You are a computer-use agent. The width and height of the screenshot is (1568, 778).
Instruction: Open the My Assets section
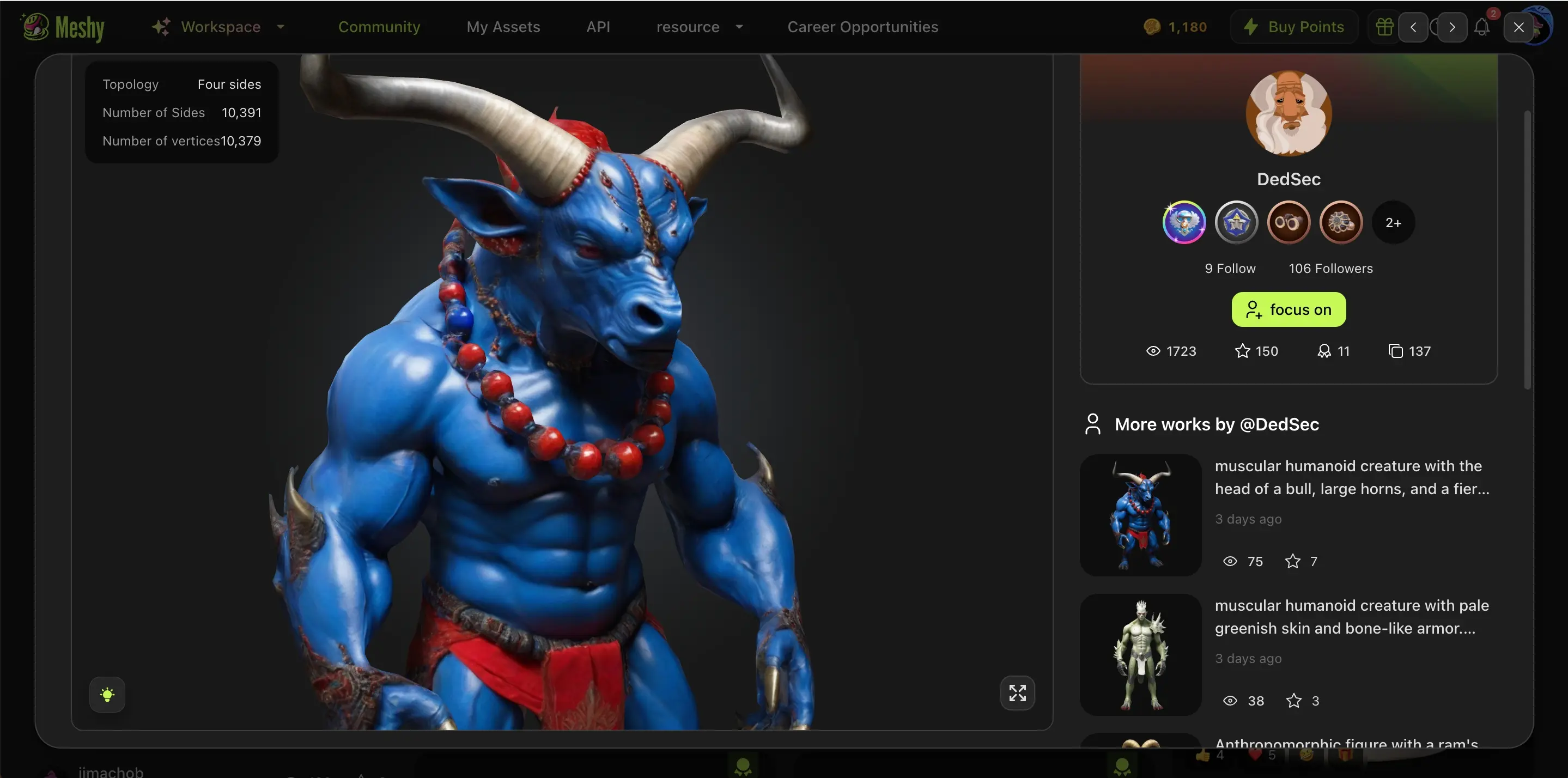coord(503,26)
